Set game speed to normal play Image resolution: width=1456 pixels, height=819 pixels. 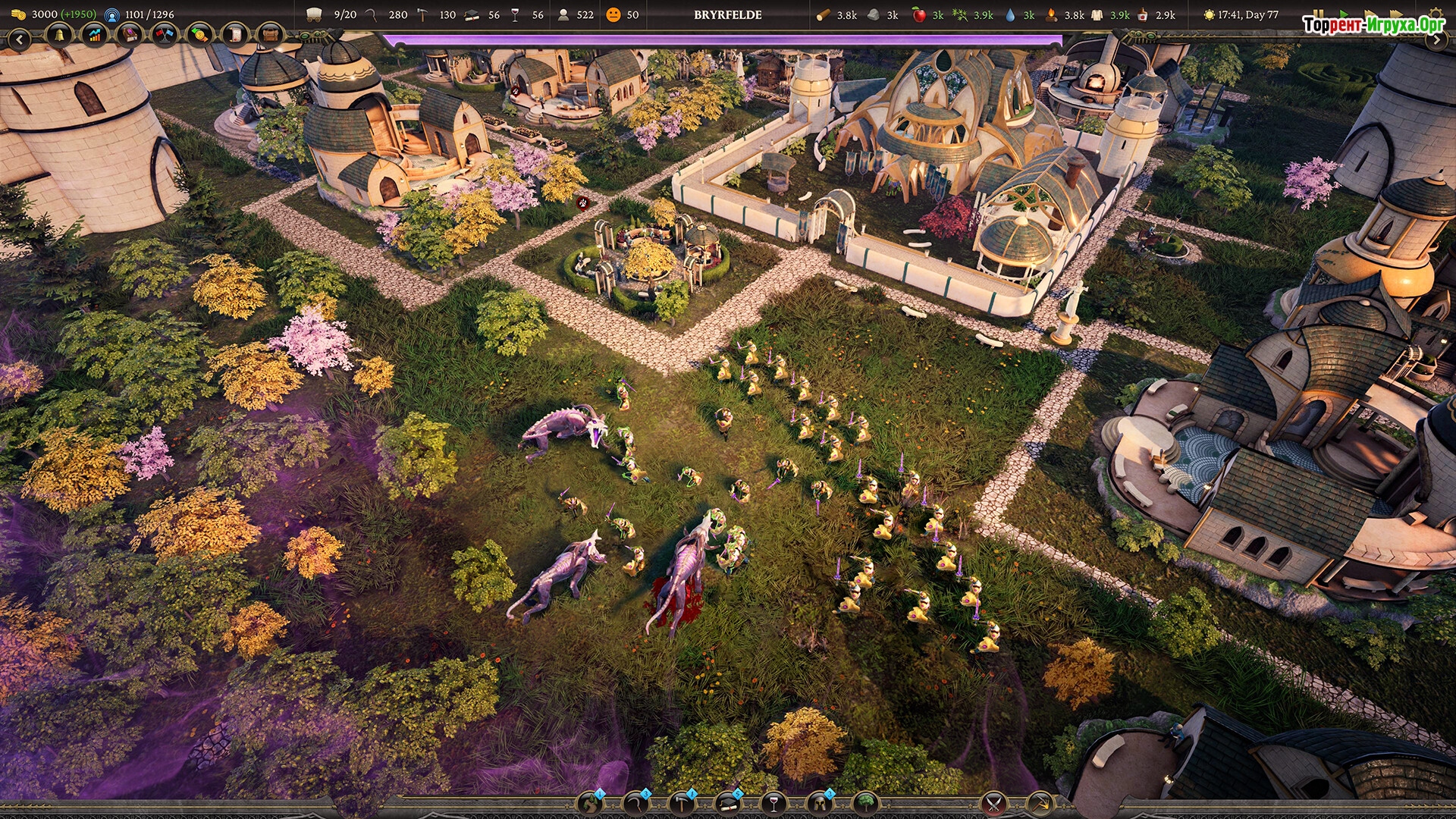[1345, 14]
